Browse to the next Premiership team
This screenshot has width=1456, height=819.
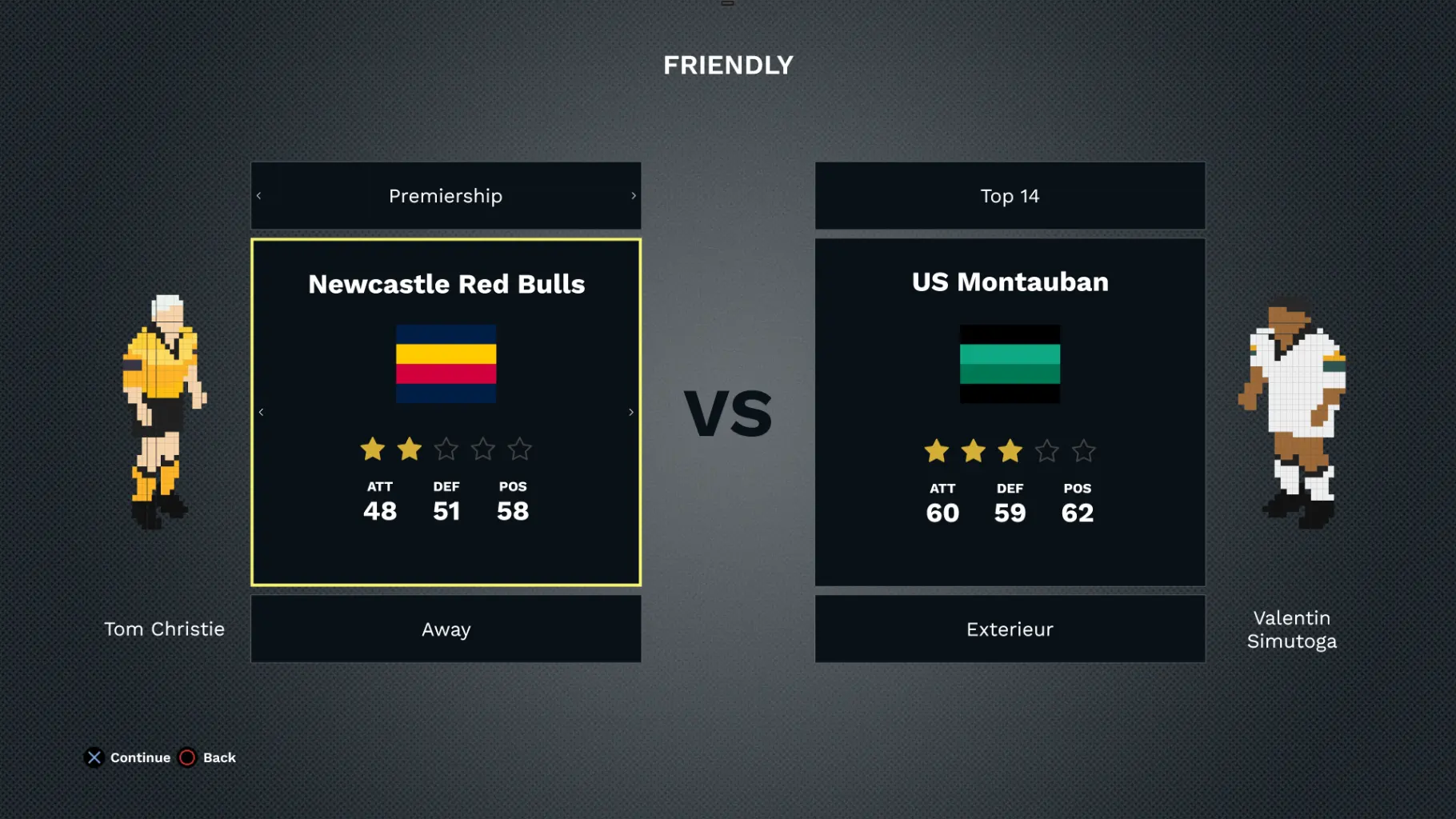(x=630, y=411)
